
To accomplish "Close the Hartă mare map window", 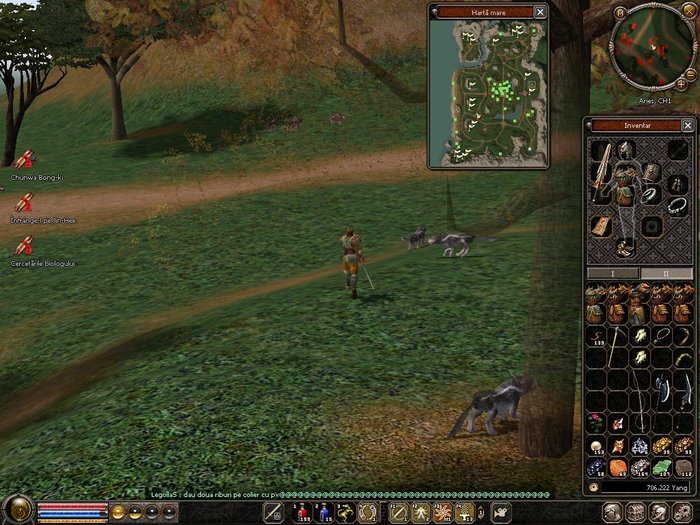I will click(540, 12).
